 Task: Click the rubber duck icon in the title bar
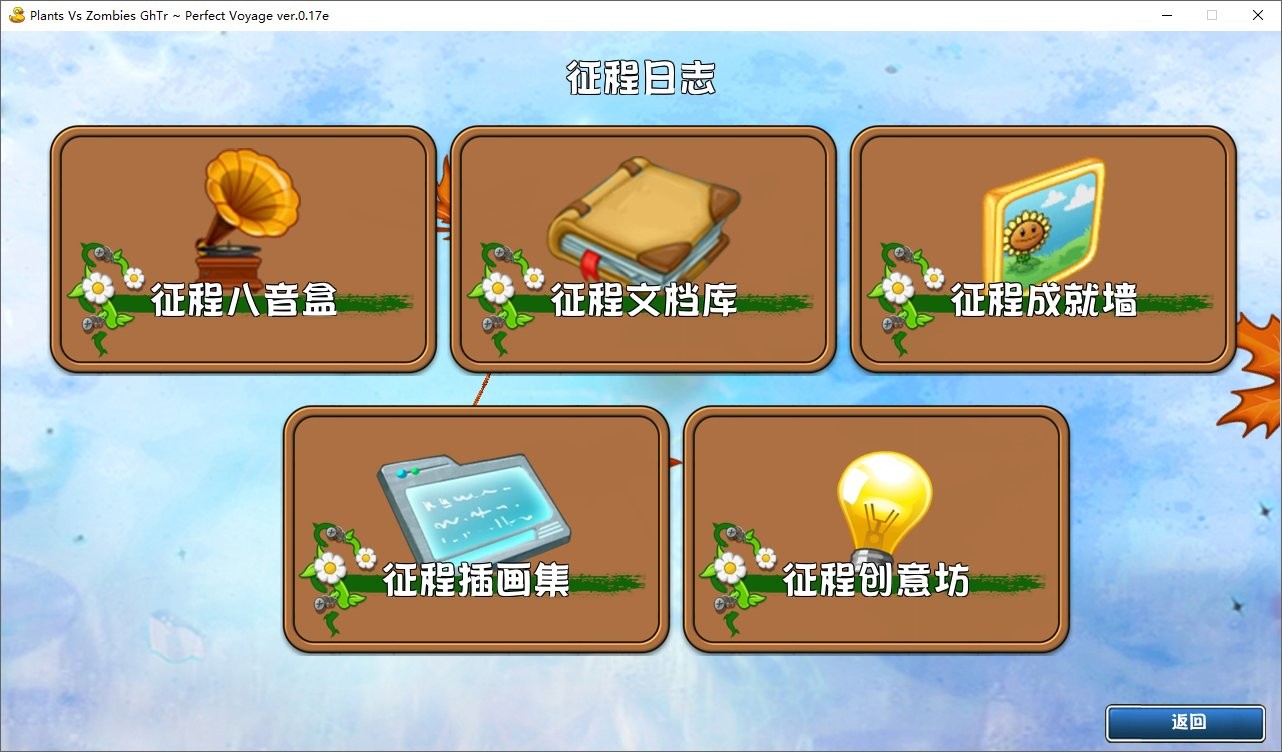coord(16,15)
